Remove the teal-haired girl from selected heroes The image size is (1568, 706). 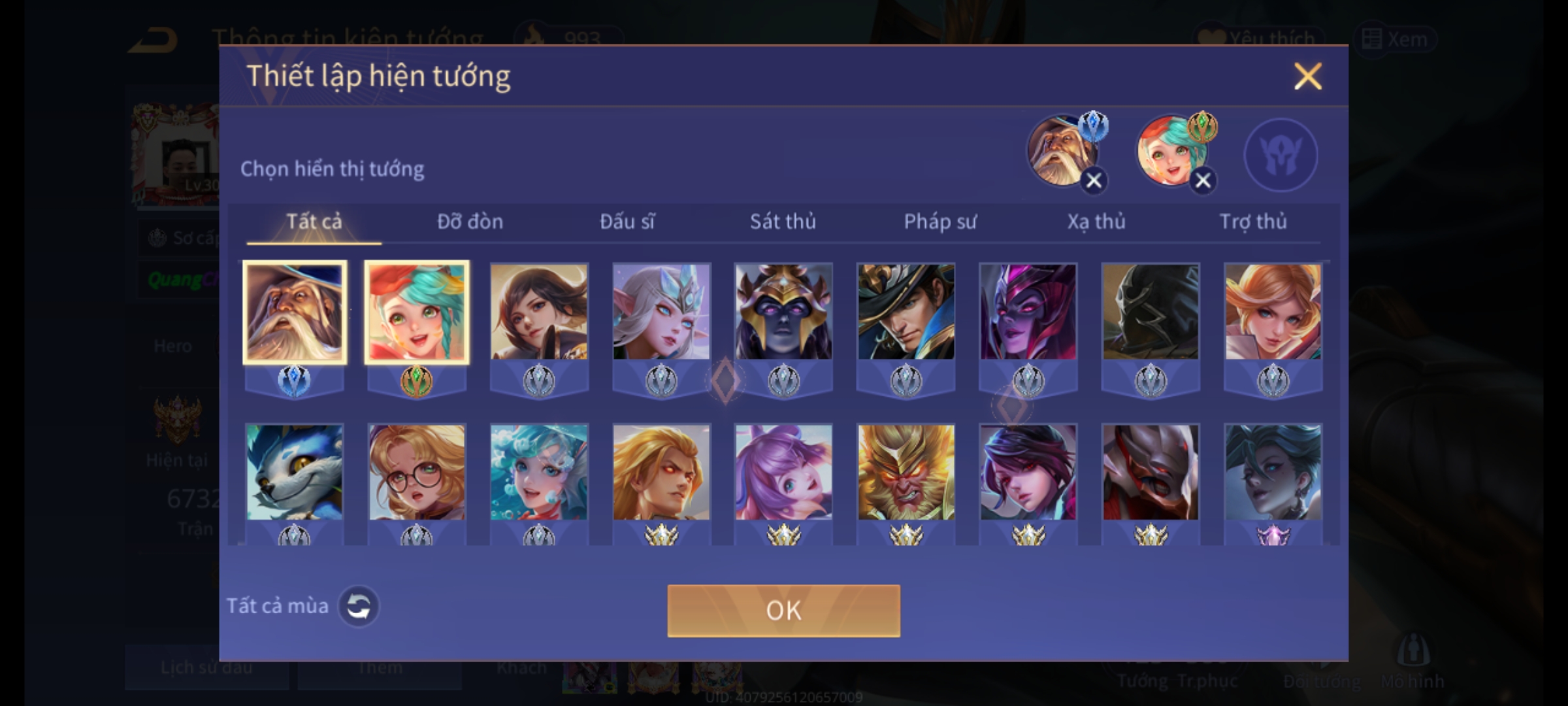pyautogui.click(x=1203, y=180)
